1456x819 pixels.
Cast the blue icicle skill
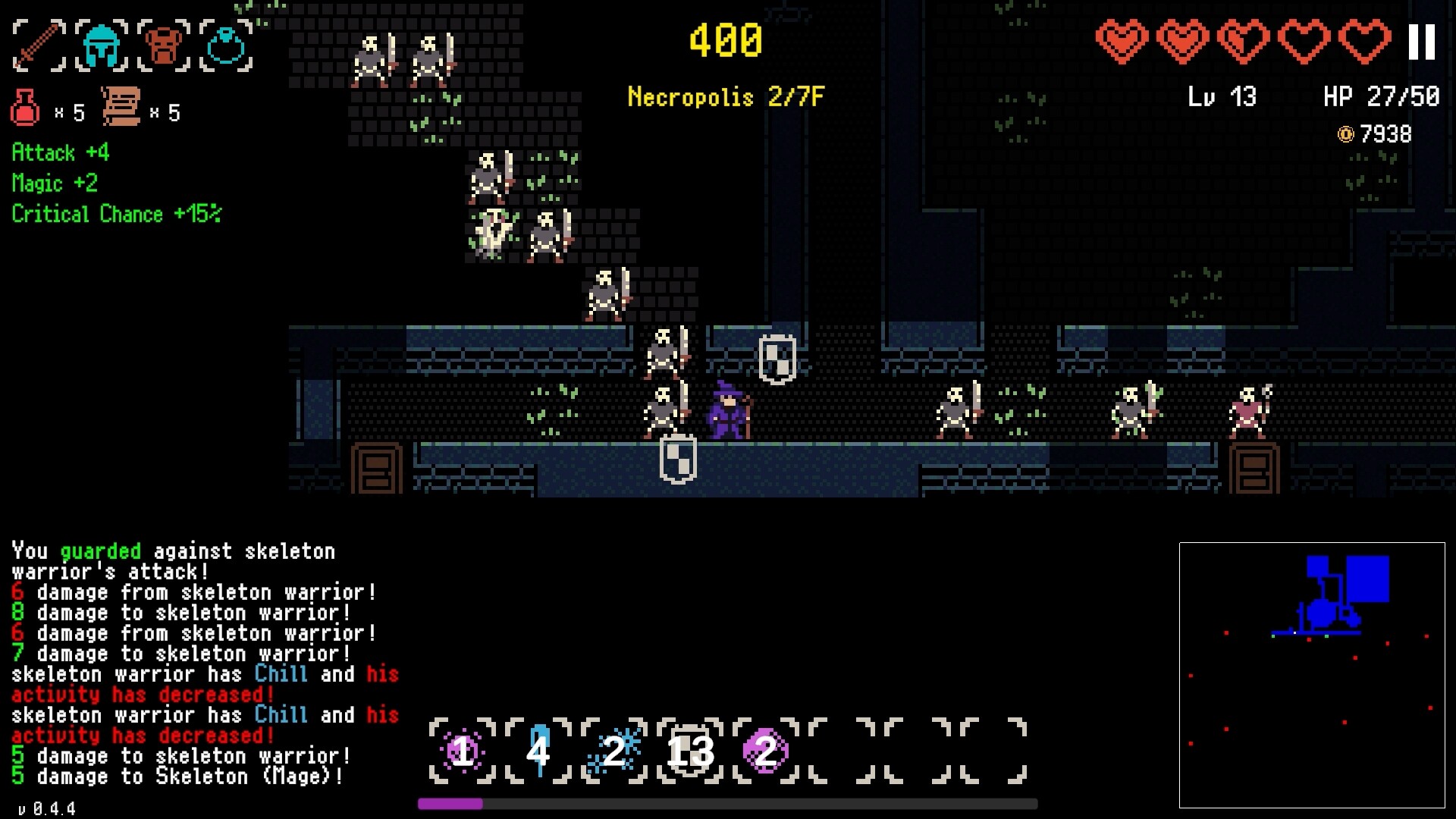(538, 751)
